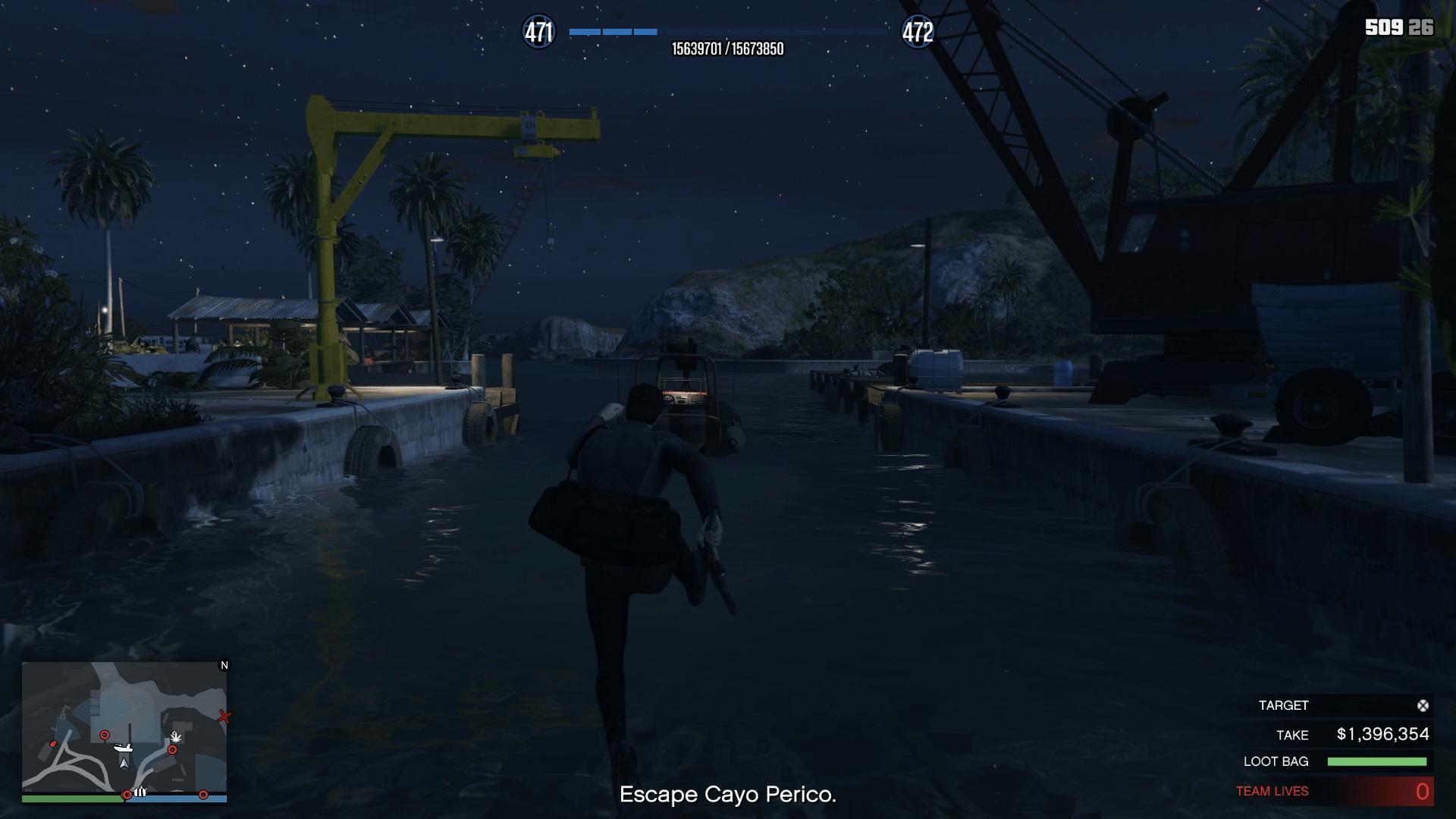The width and height of the screenshot is (1456, 819).
Task: Click the crosshair target icon in the TARGET row
Action: pyautogui.click(x=1424, y=705)
